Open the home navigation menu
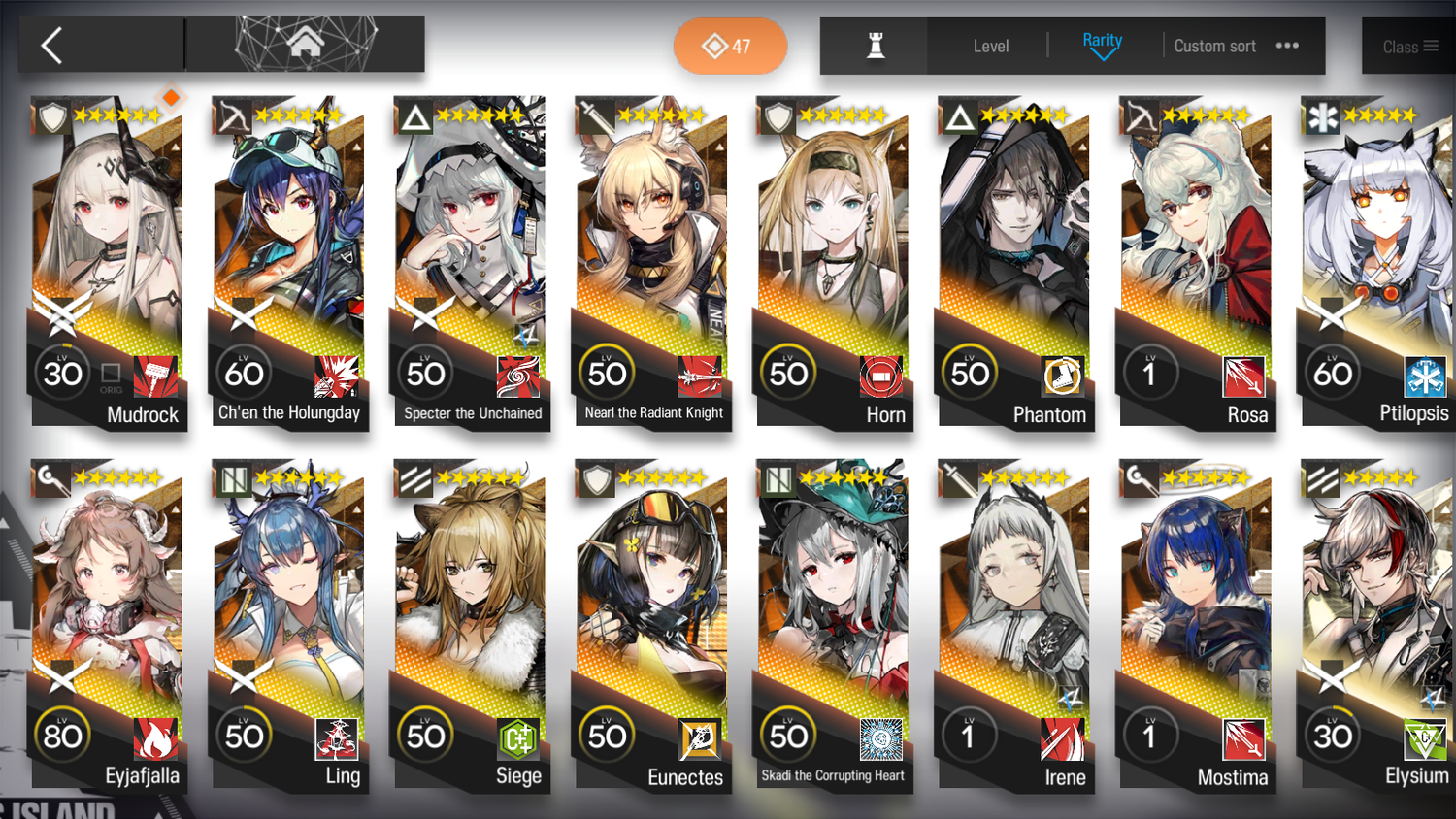This screenshot has width=1456, height=819. 305,44
